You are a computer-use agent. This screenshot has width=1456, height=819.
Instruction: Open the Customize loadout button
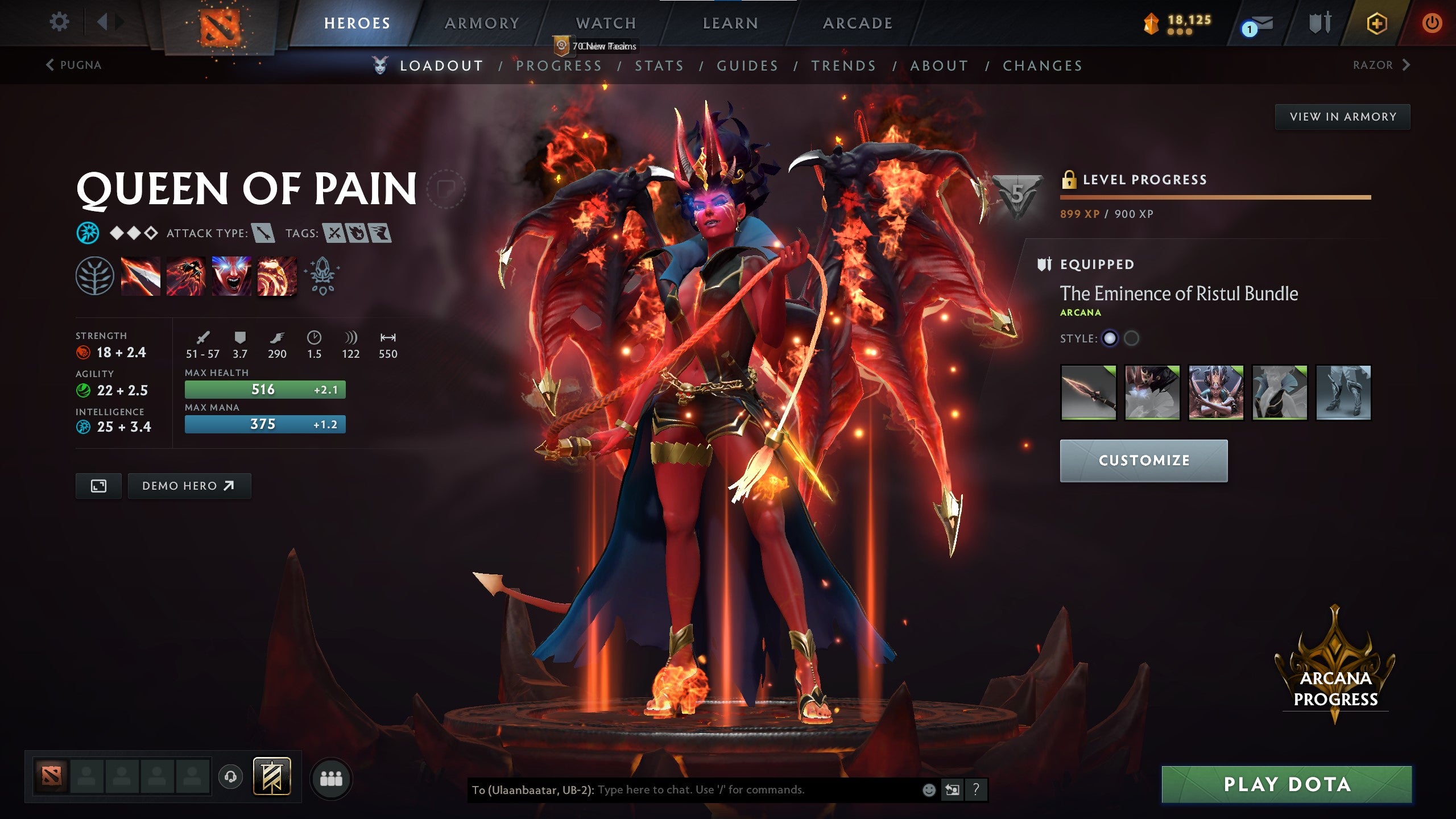pos(1143,461)
